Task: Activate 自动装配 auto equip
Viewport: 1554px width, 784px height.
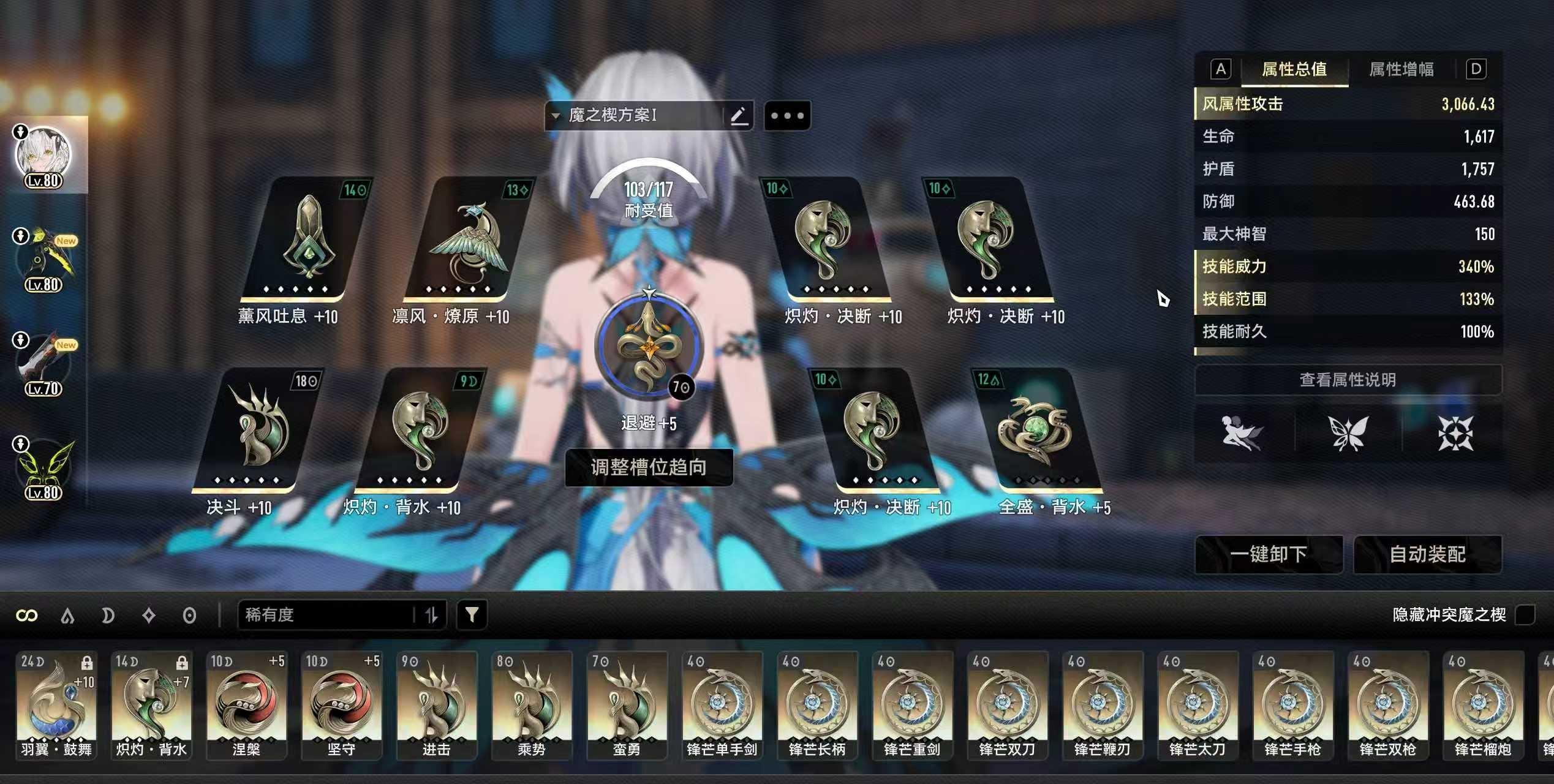Action: pos(1427,554)
